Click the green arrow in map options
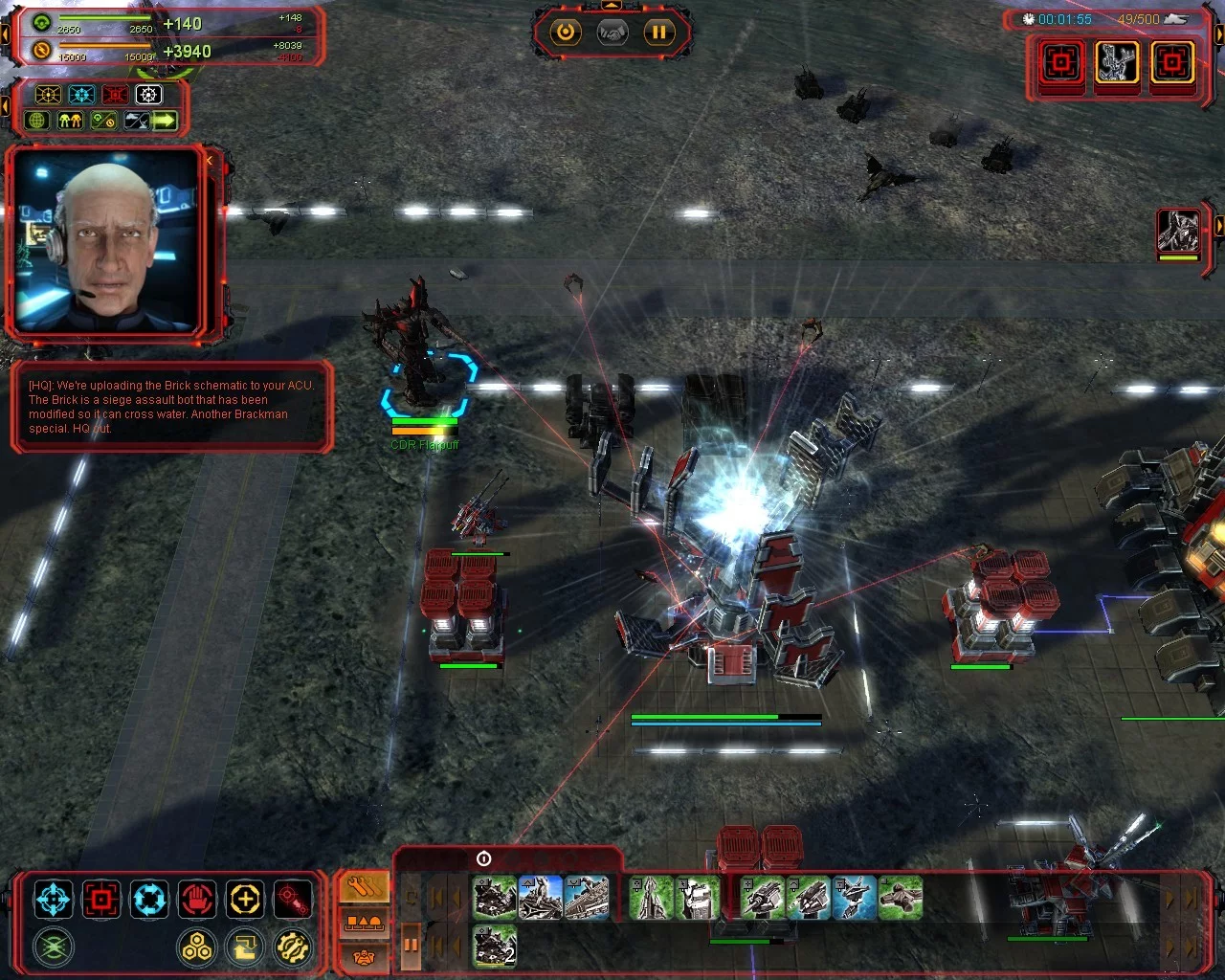Screen dimensions: 1225x980 165,121
